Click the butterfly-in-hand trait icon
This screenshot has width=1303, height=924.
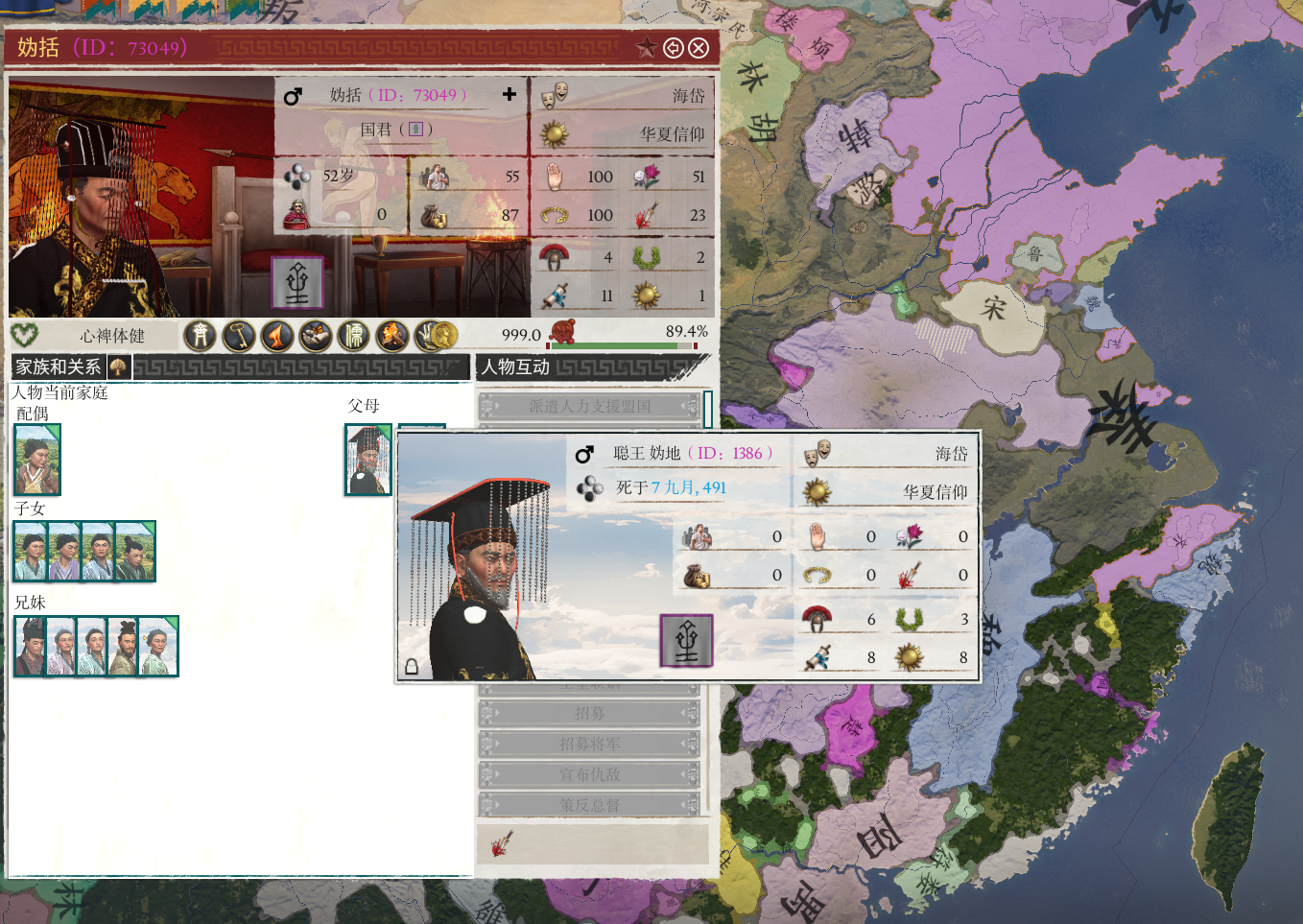316,336
